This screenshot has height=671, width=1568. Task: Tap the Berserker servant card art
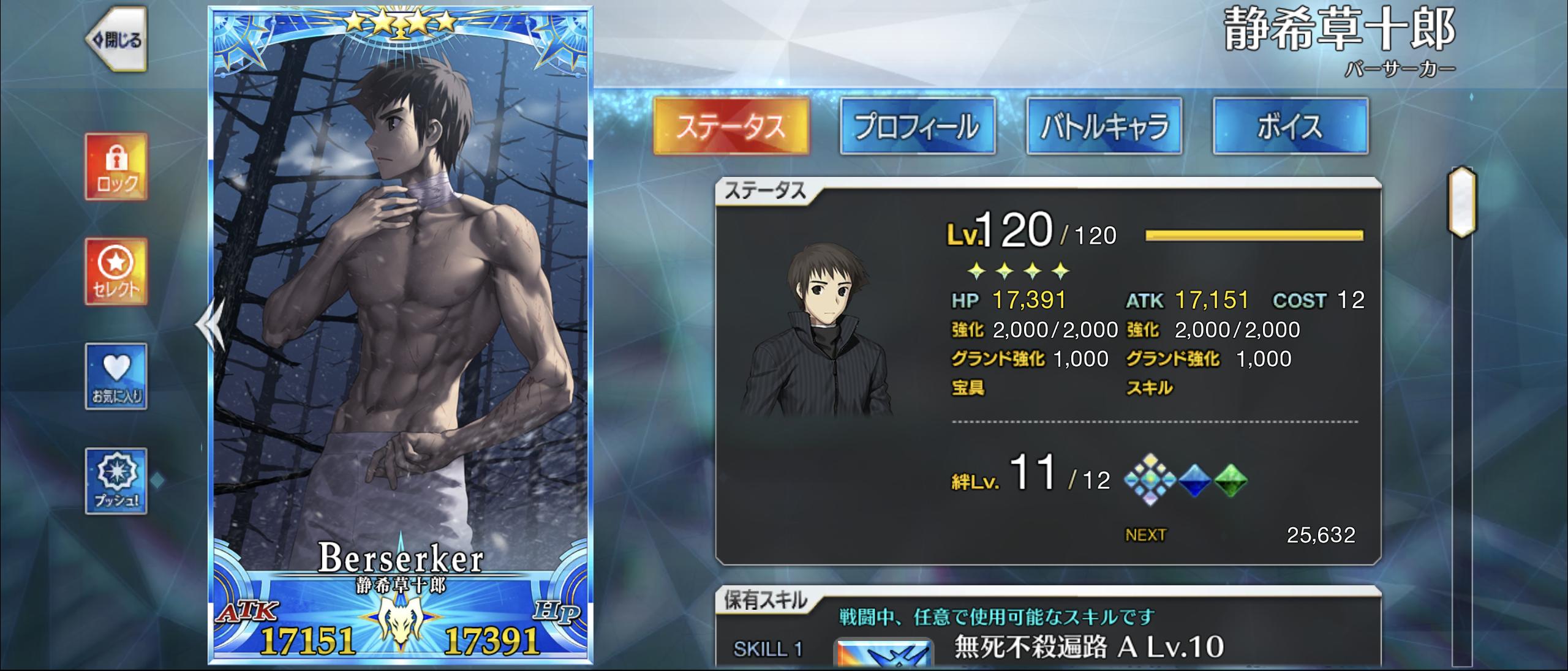pos(401,306)
